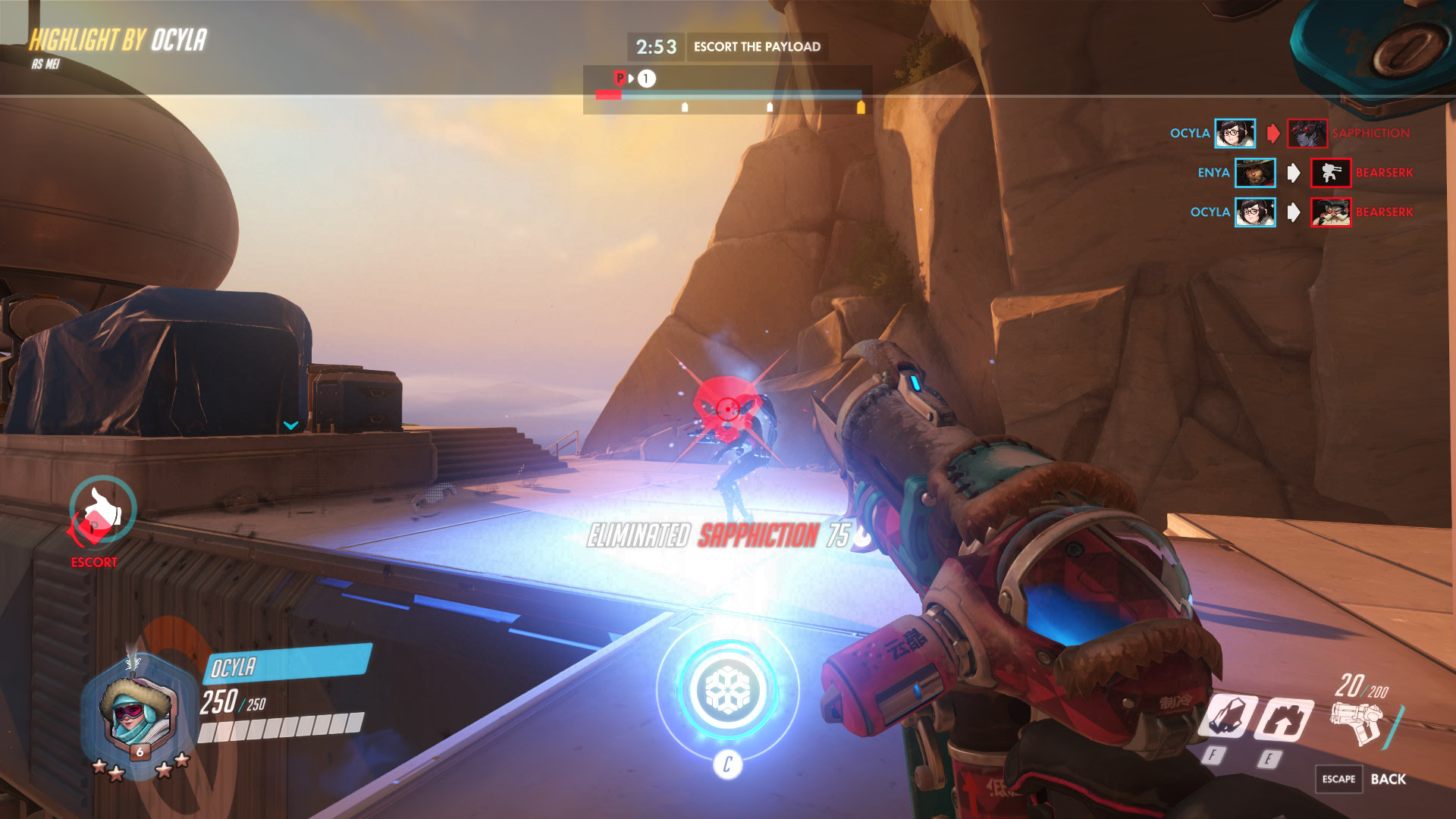Select the Enya kill feed entry

[1304, 173]
